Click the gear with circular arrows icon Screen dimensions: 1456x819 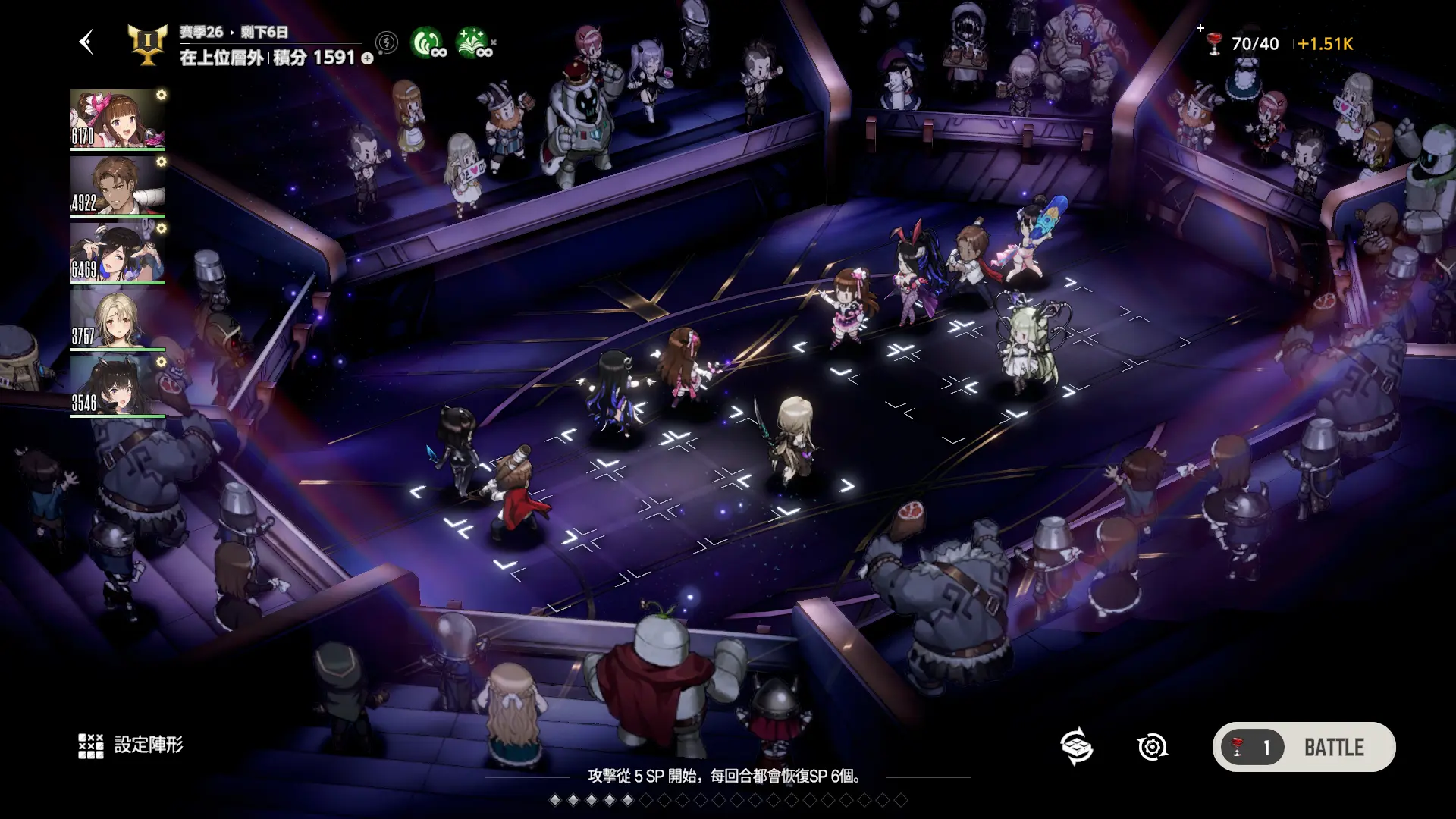click(x=1152, y=747)
